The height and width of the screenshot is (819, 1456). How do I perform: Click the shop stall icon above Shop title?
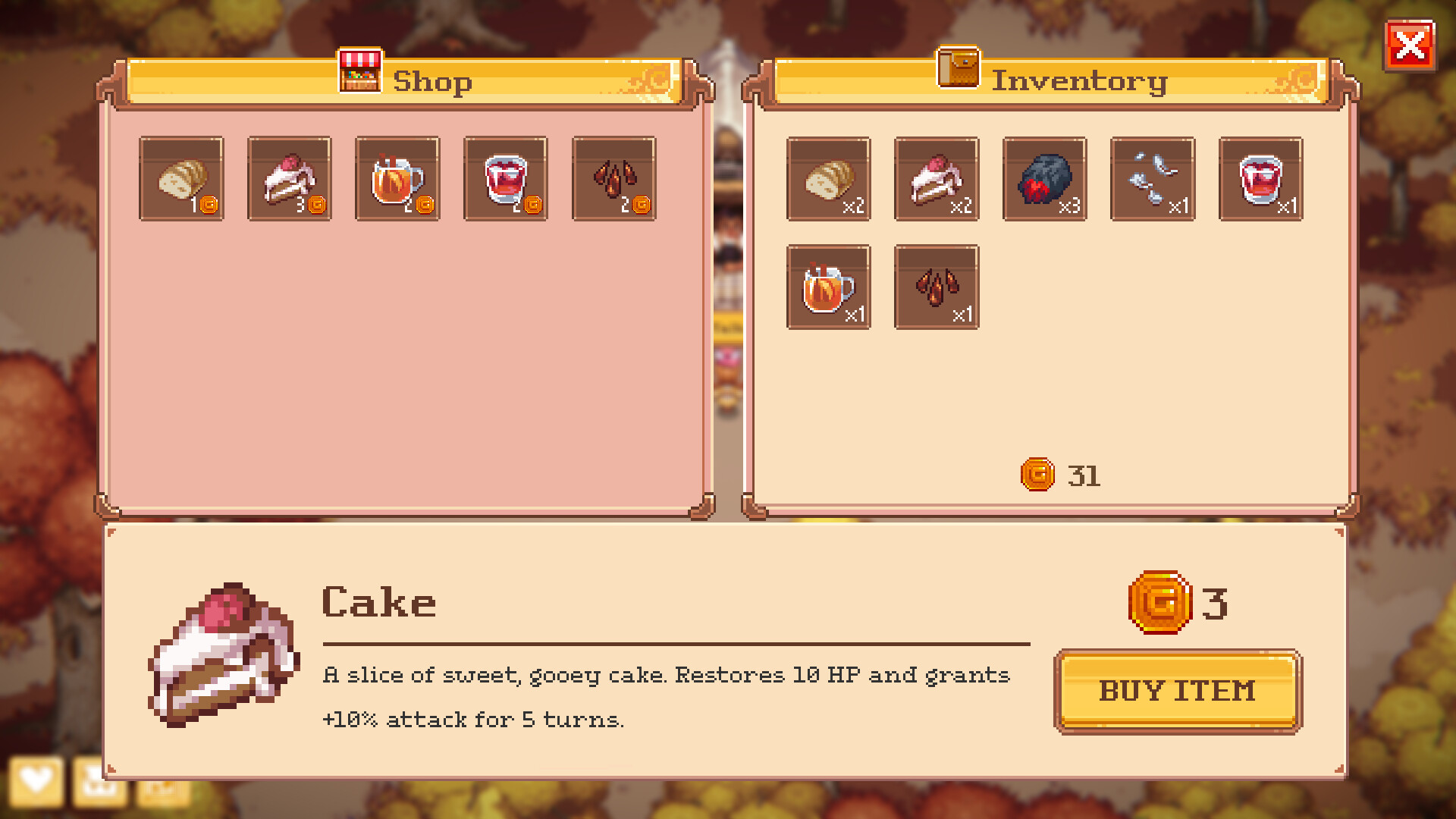359,70
